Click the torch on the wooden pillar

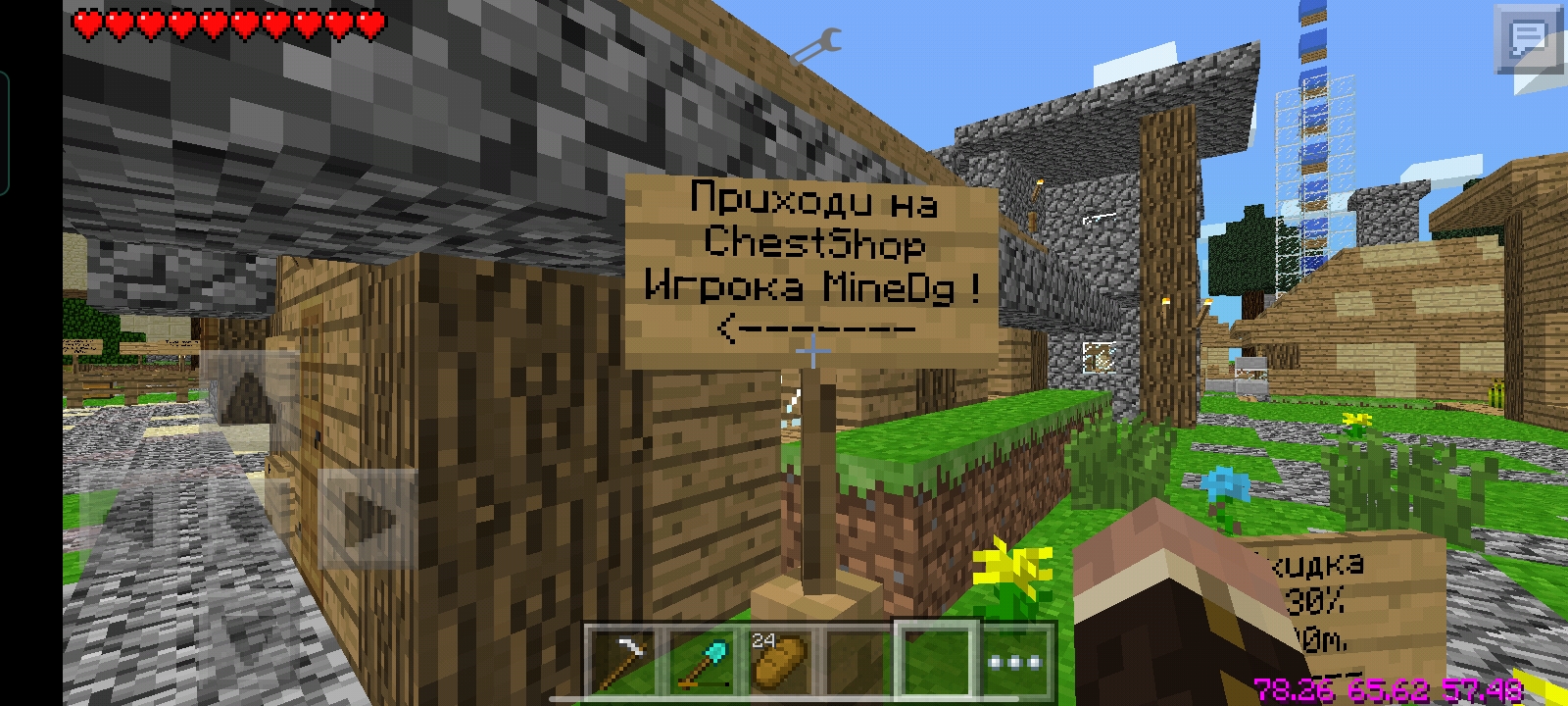(x=1166, y=302)
